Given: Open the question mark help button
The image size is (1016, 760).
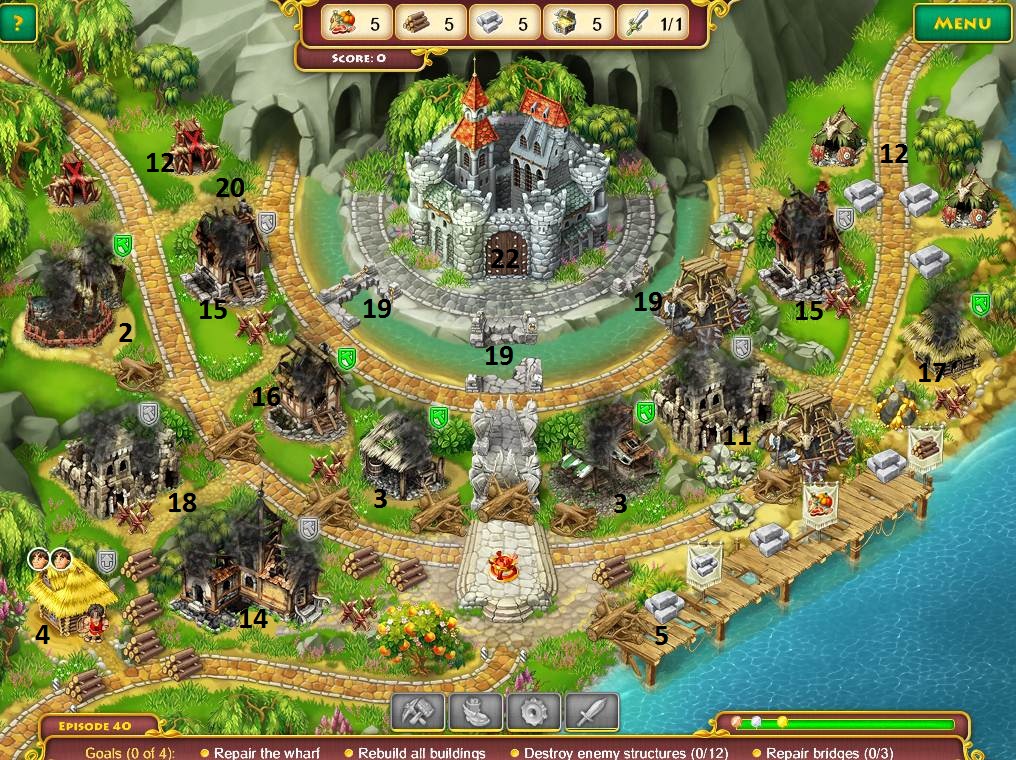Looking at the screenshot, I should (18, 24).
